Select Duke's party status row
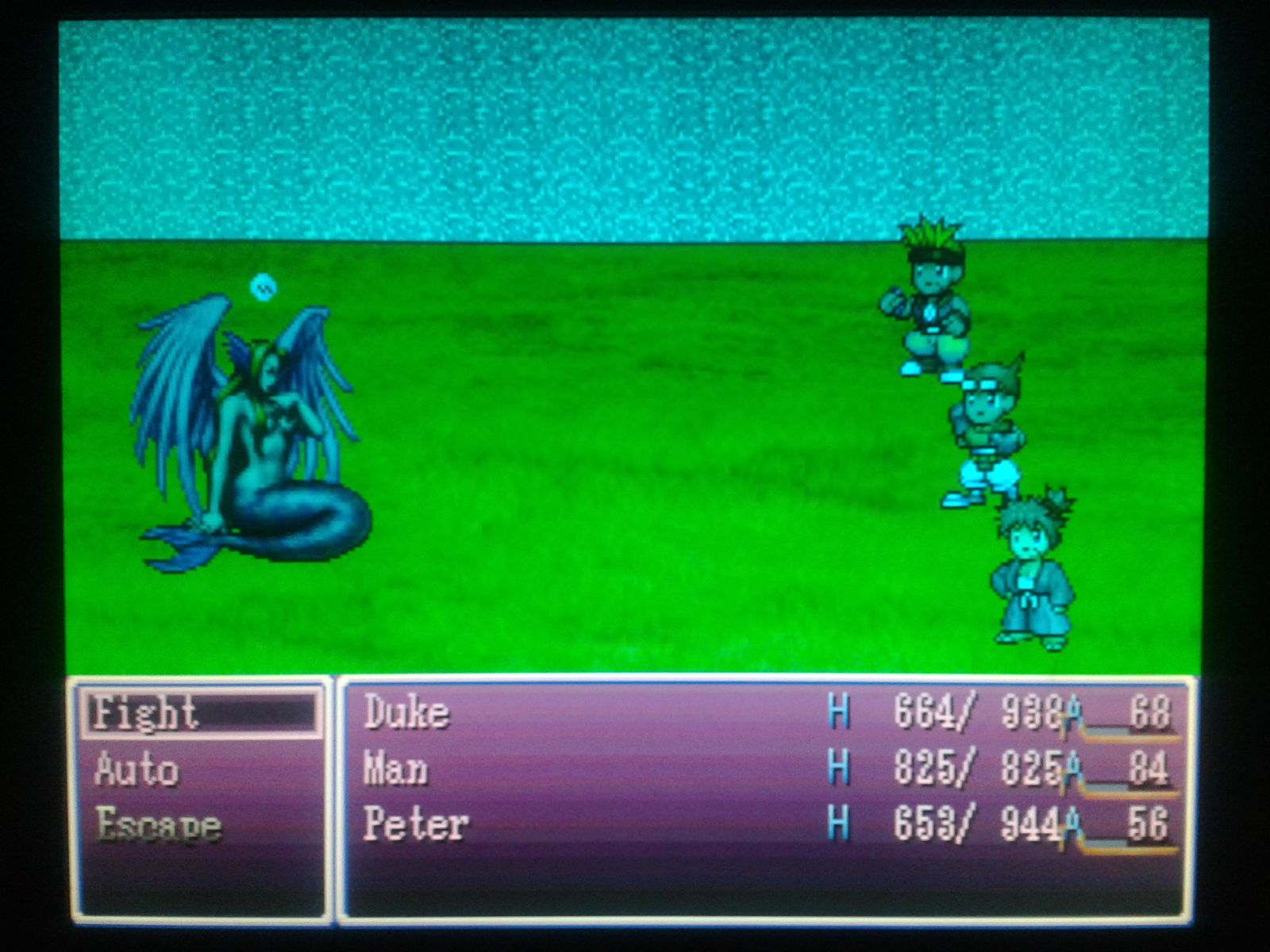 tap(766, 712)
